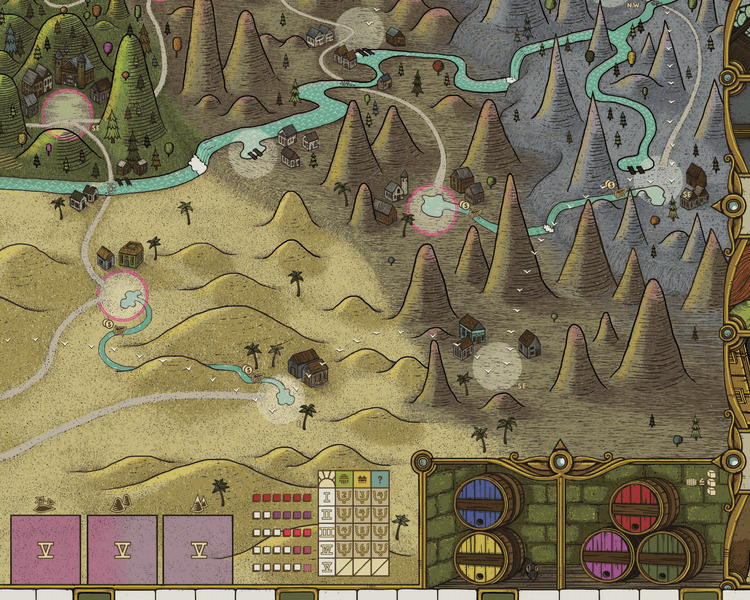Pick the yellow barrel
Viewport: 750px width, 600px height.
(x=487, y=553)
